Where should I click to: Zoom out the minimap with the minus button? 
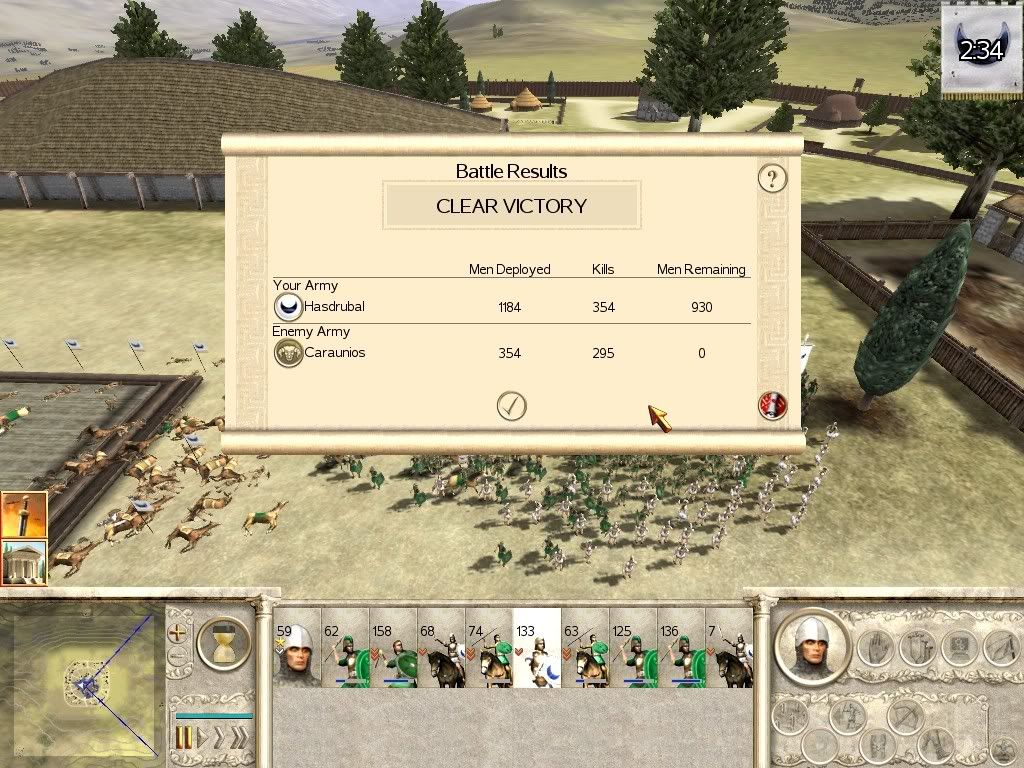(179, 657)
